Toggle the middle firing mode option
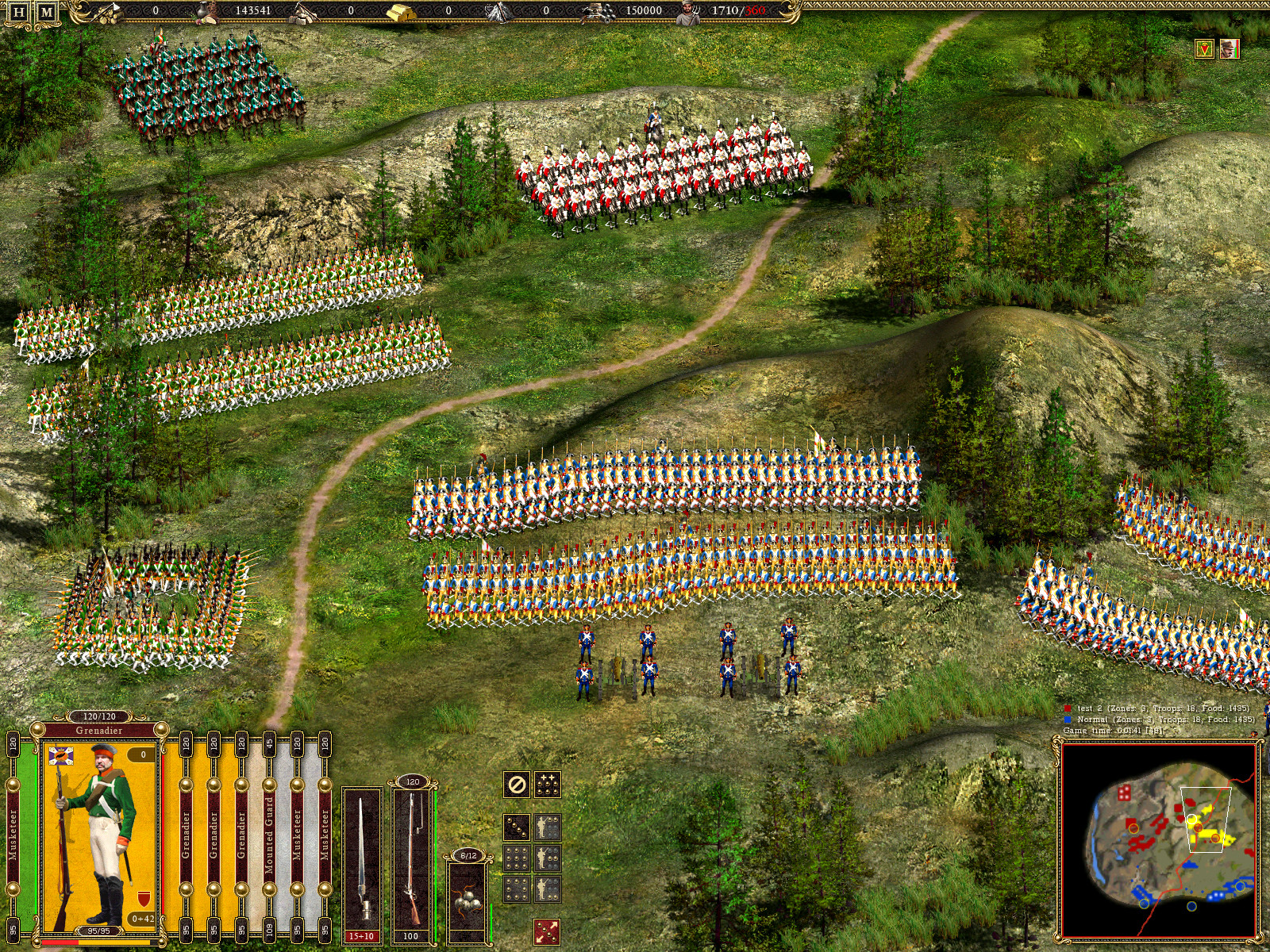The image size is (1270, 952). (548, 858)
